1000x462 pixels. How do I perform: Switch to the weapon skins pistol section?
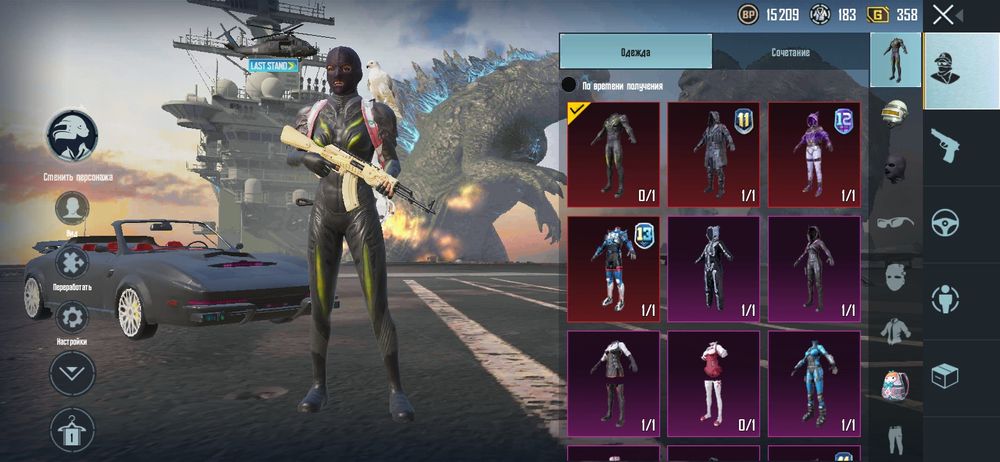pyautogui.click(x=945, y=146)
